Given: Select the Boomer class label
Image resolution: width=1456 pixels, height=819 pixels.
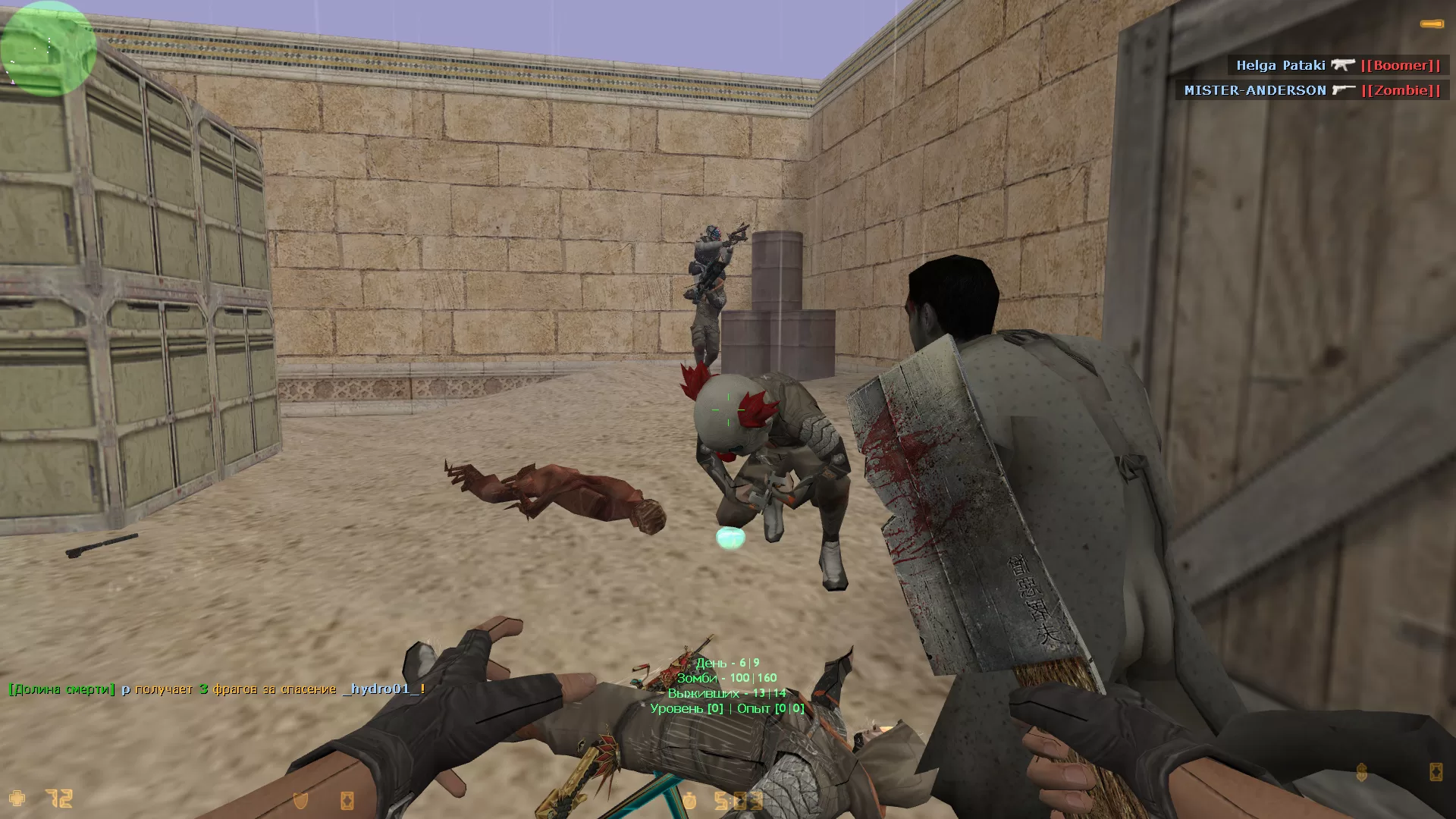Looking at the screenshot, I should 1402,65.
